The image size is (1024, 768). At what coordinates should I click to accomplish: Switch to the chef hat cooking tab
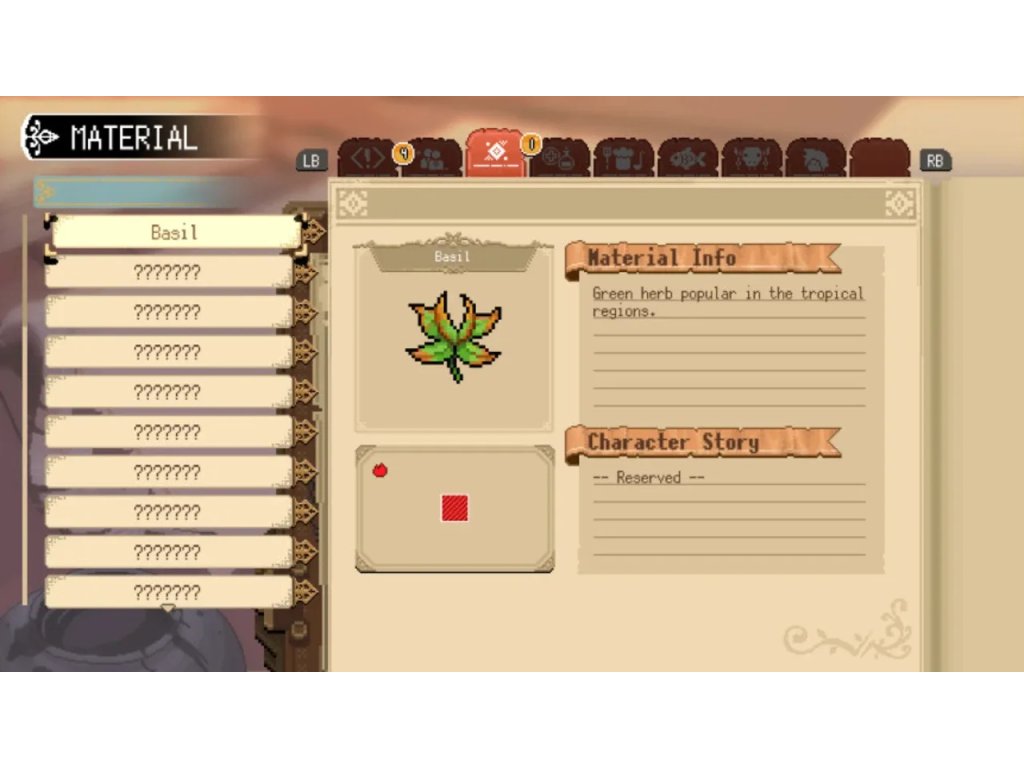tap(624, 160)
